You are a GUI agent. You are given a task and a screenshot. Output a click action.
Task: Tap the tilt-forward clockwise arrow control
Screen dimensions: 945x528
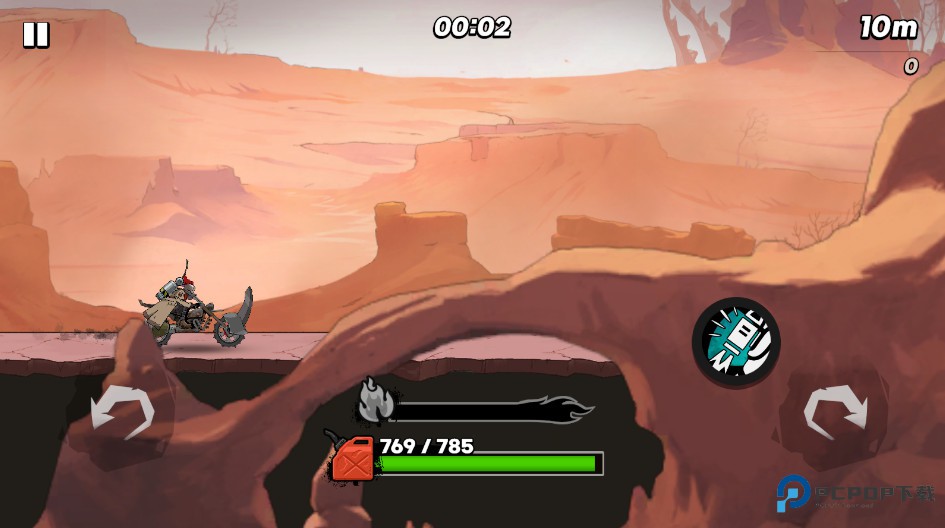point(836,411)
